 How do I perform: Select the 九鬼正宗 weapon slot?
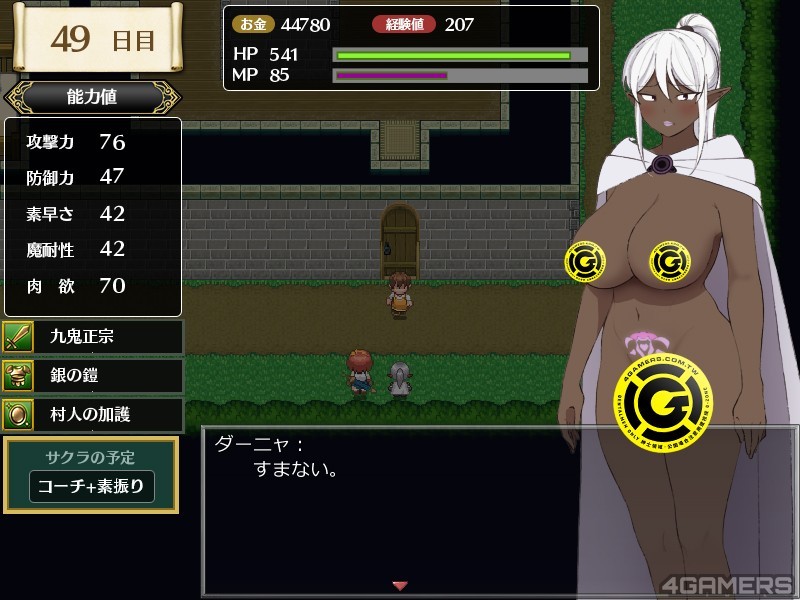pyautogui.click(x=92, y=336)
